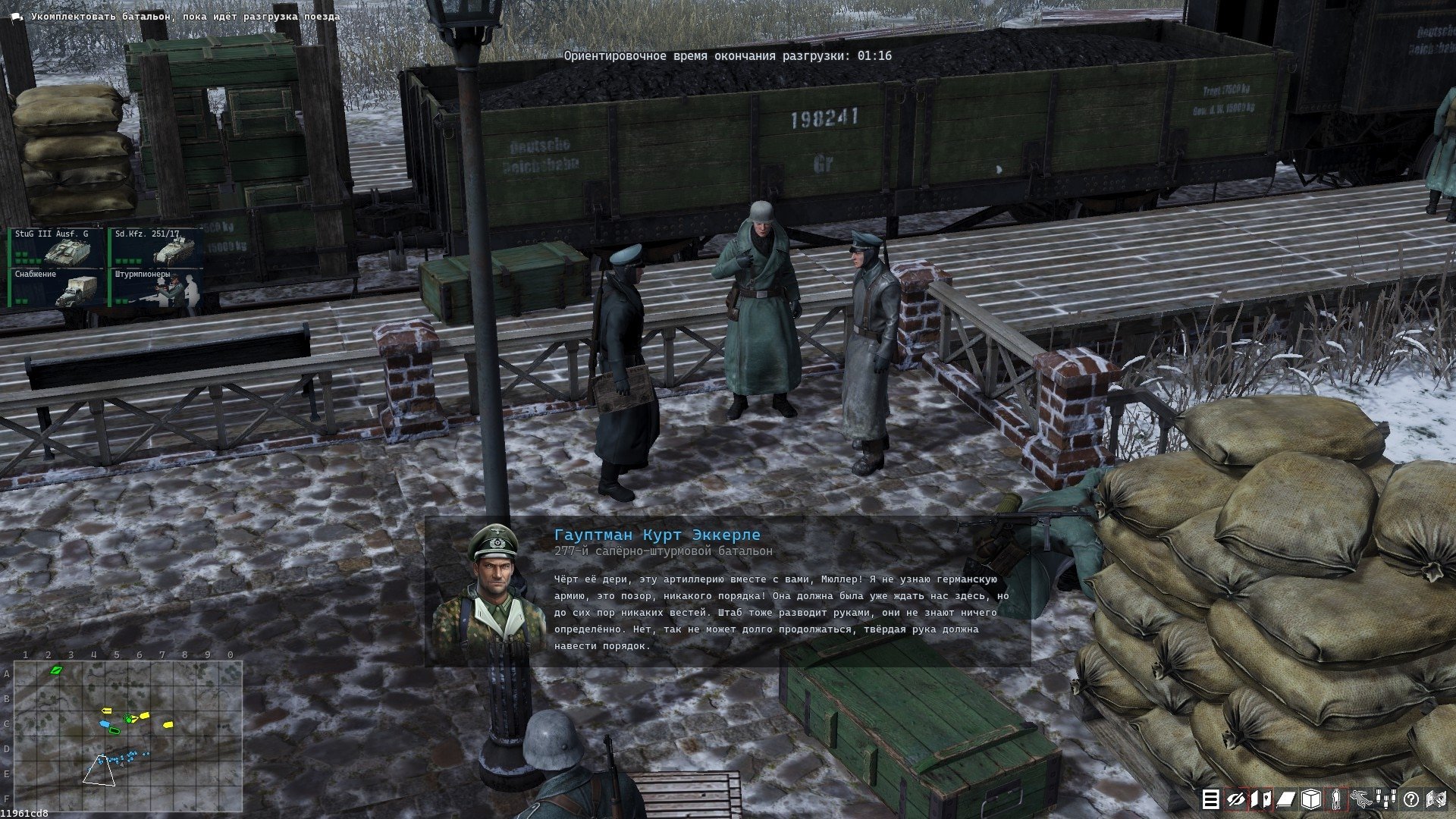Open the three-bar main menu
The image size is (1456, 819).
[1211, 799]
